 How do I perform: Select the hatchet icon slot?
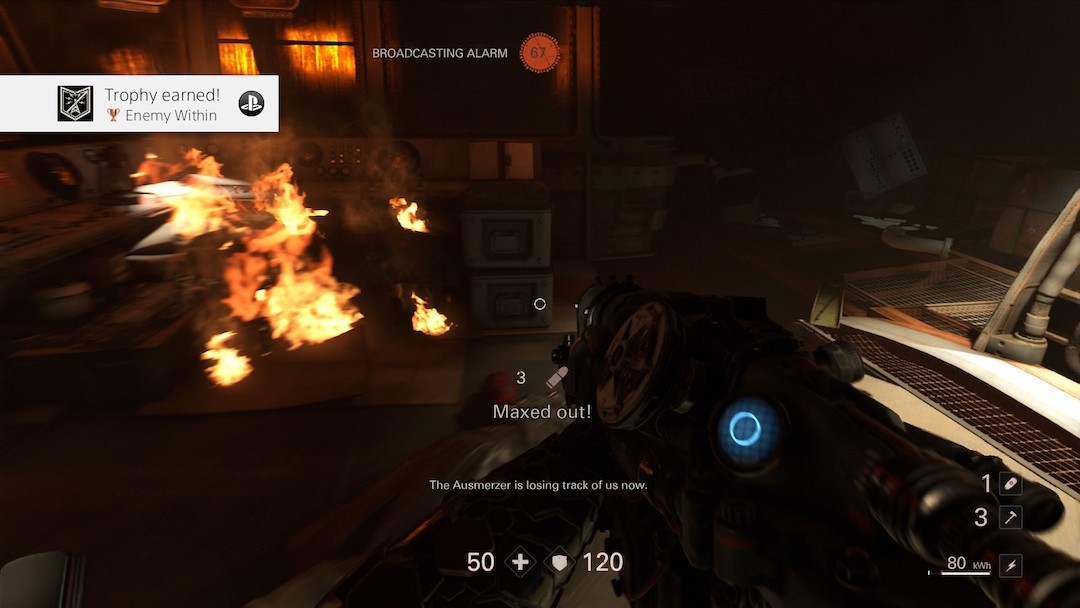[x=1010, y=517]
